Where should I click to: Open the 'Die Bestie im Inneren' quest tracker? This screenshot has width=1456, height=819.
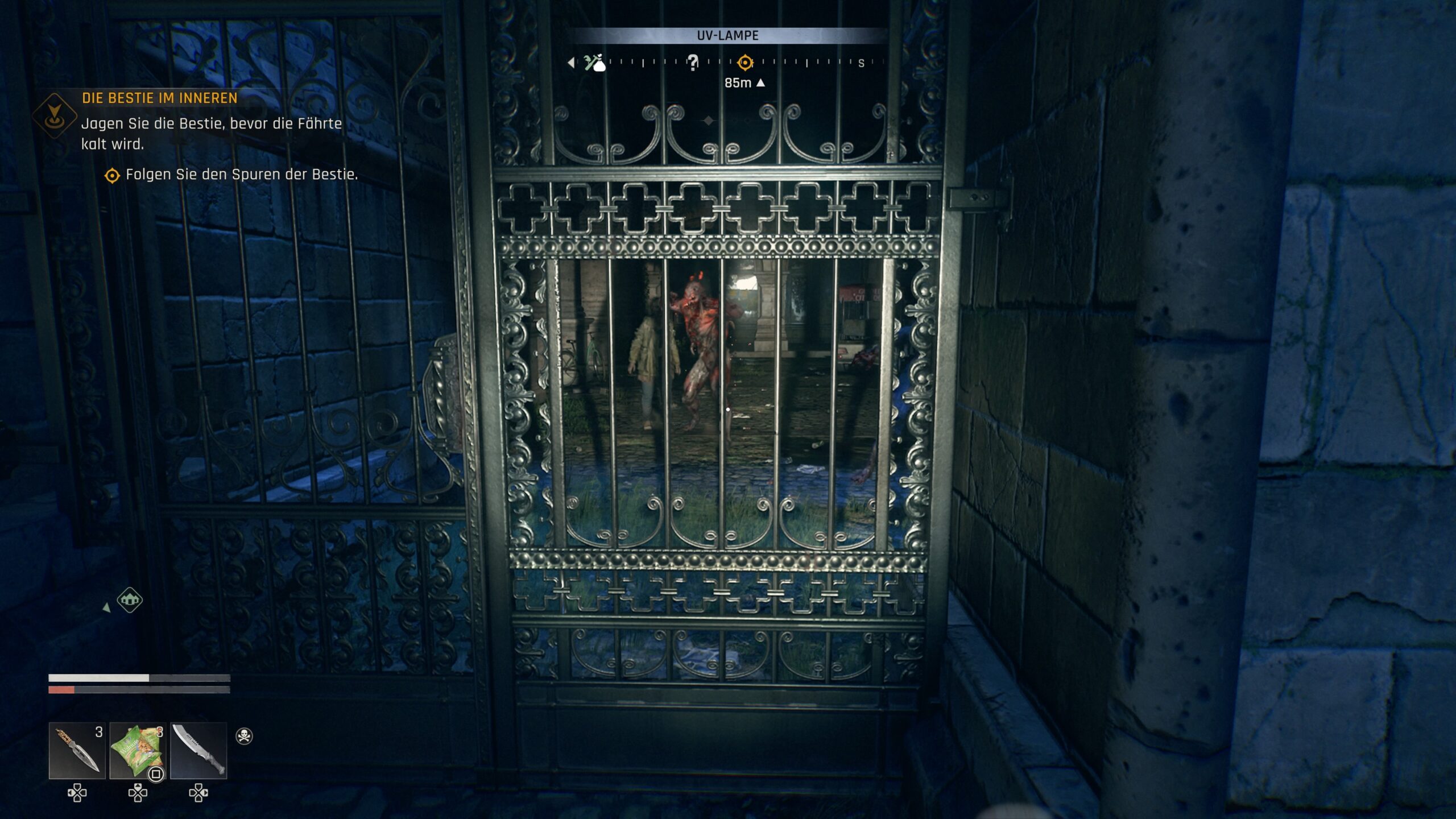pos(159,98)
